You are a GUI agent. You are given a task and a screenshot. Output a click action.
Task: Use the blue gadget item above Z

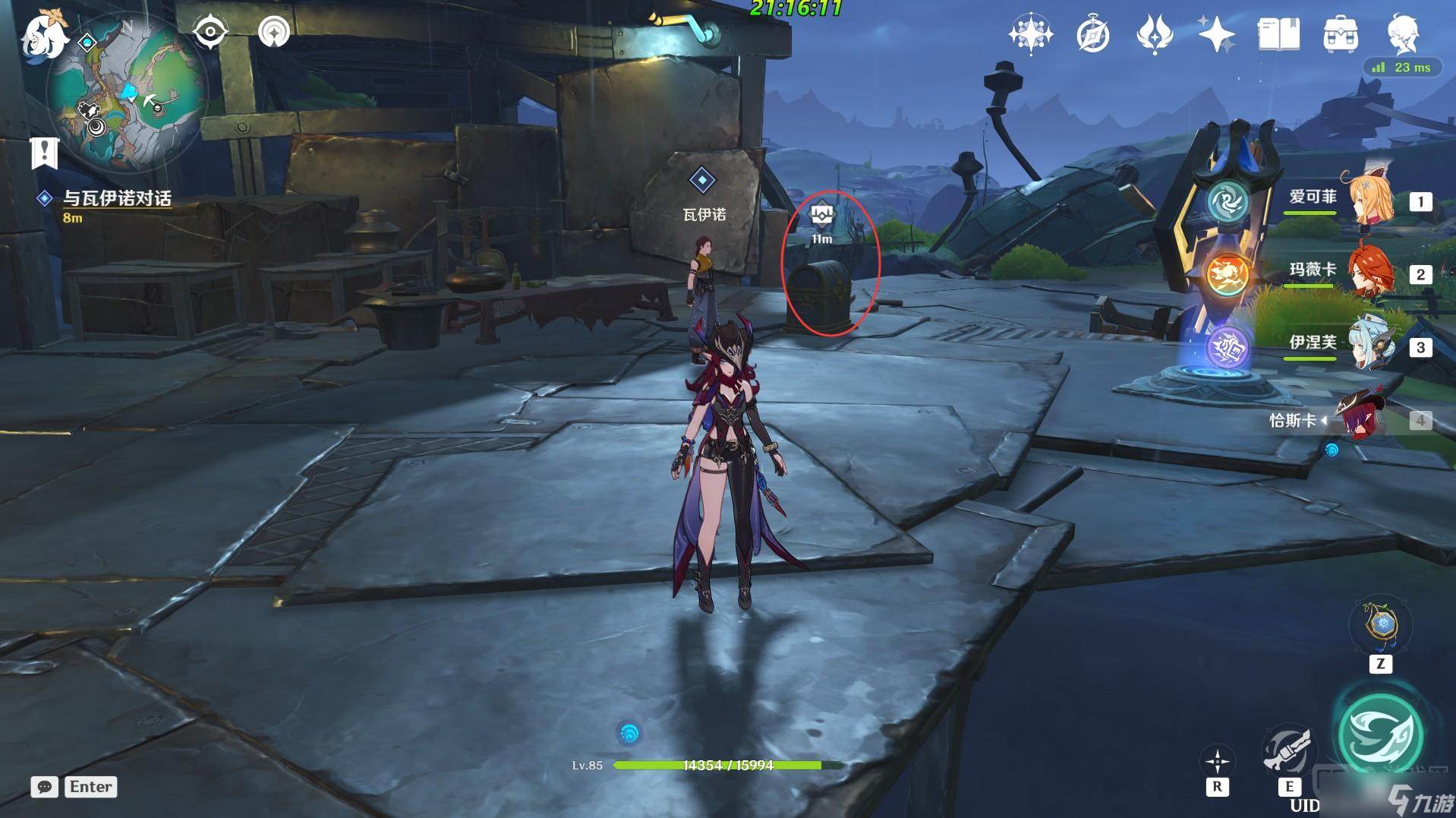[1381, 626]
